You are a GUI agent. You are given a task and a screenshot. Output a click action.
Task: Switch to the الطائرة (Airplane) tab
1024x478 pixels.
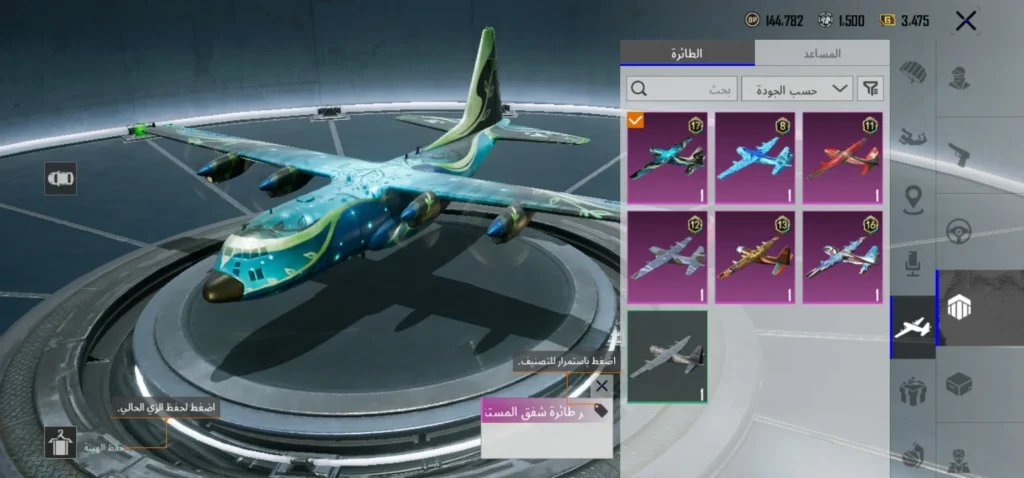point(687,53)
